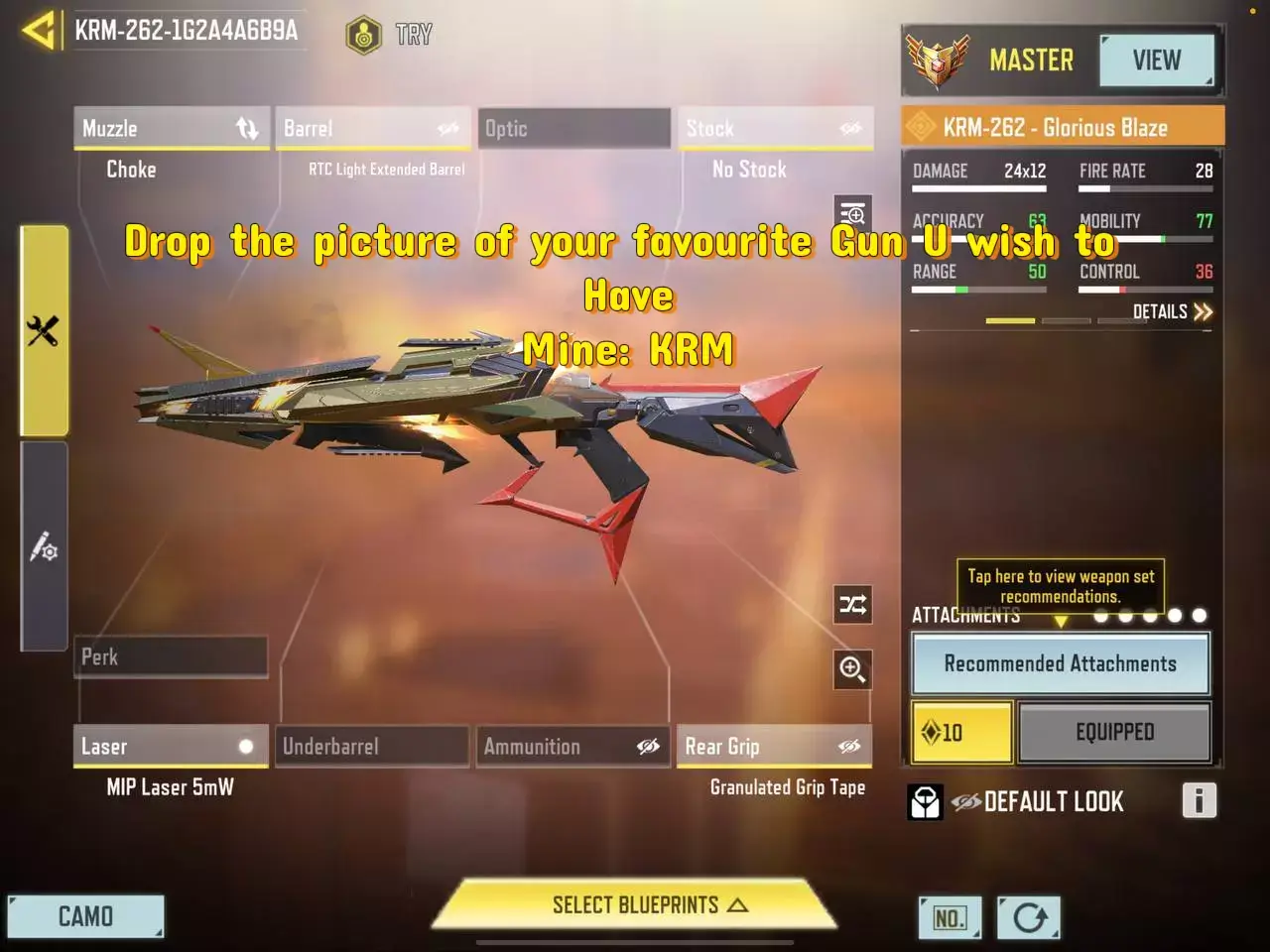Zoom in using the magnifier icon
Viewport: 1270px width, 952px height.
pos(852,670)
